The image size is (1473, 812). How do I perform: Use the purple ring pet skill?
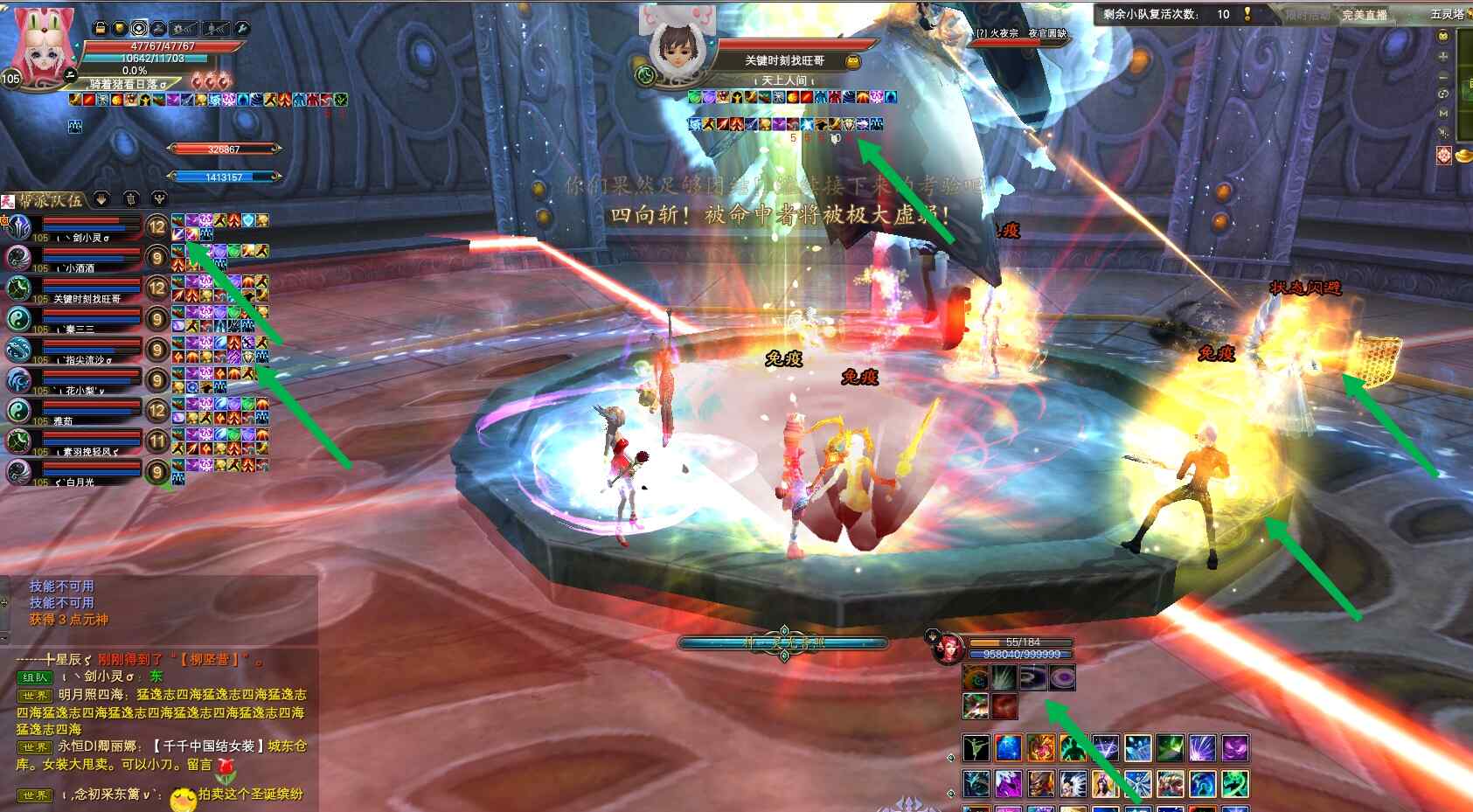tap(1062, 677)
